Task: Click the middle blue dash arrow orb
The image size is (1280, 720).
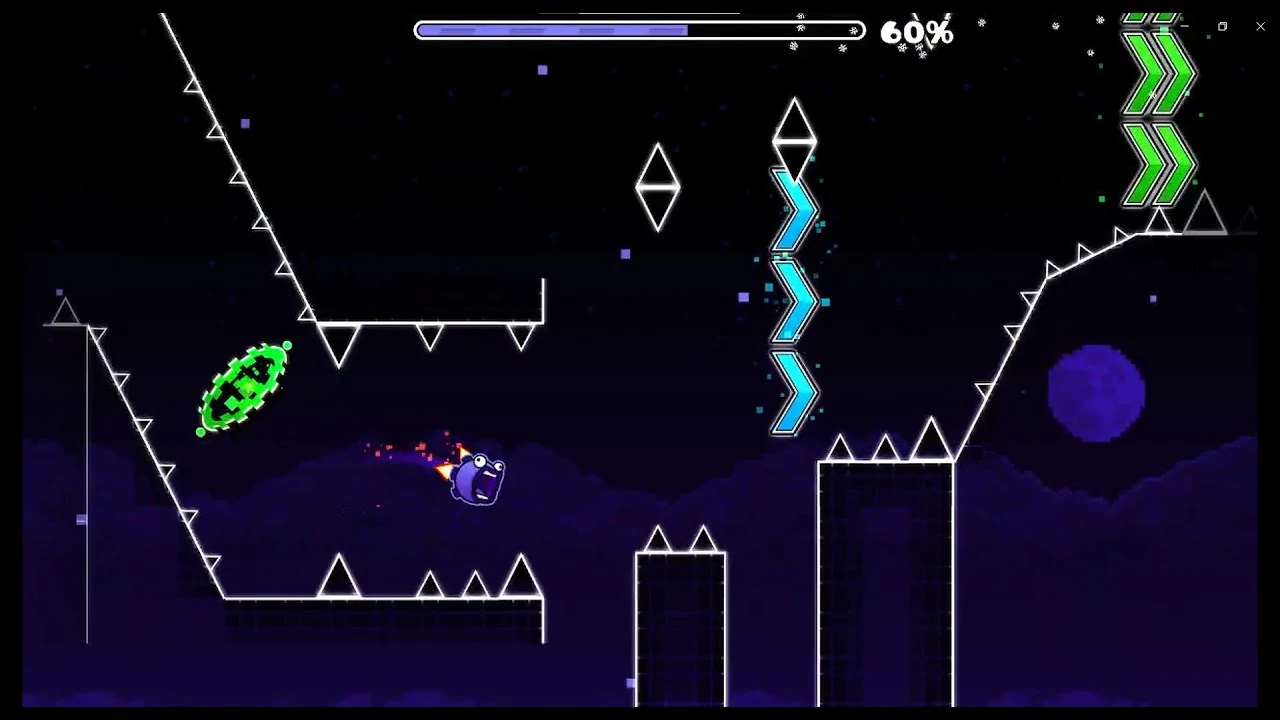Action: (789, 300)
